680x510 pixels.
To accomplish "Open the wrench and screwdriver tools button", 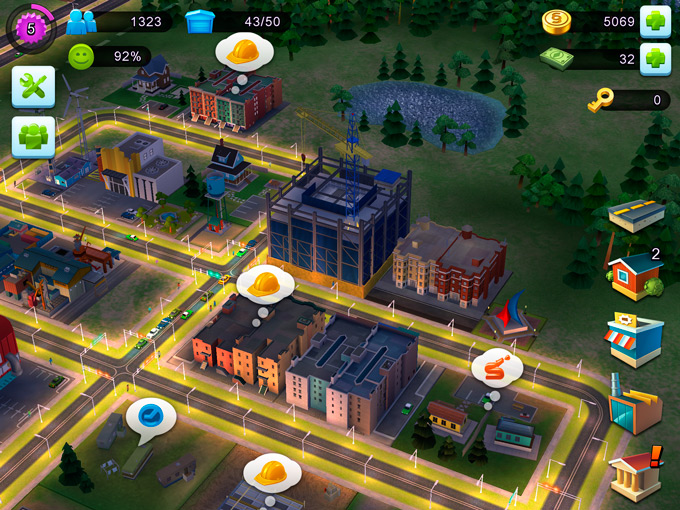I will (33, 87).
